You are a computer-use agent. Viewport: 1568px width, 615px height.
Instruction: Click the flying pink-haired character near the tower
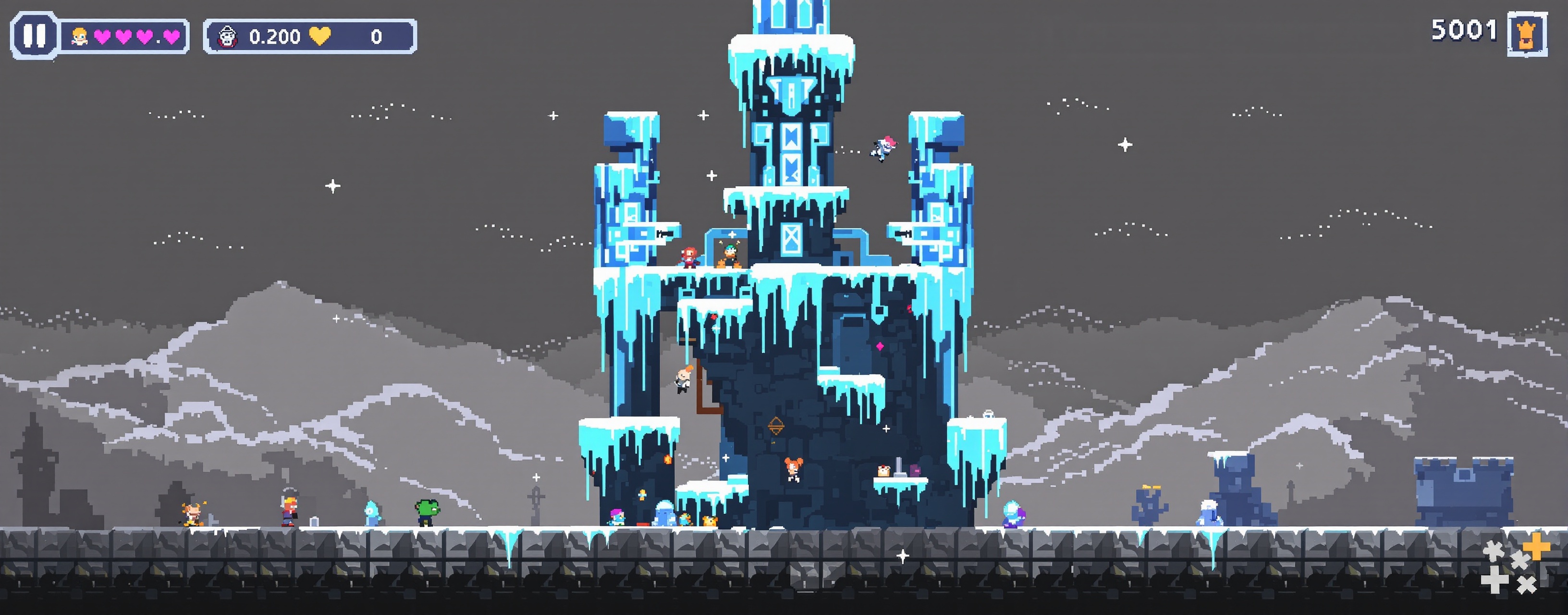(883, 148)
